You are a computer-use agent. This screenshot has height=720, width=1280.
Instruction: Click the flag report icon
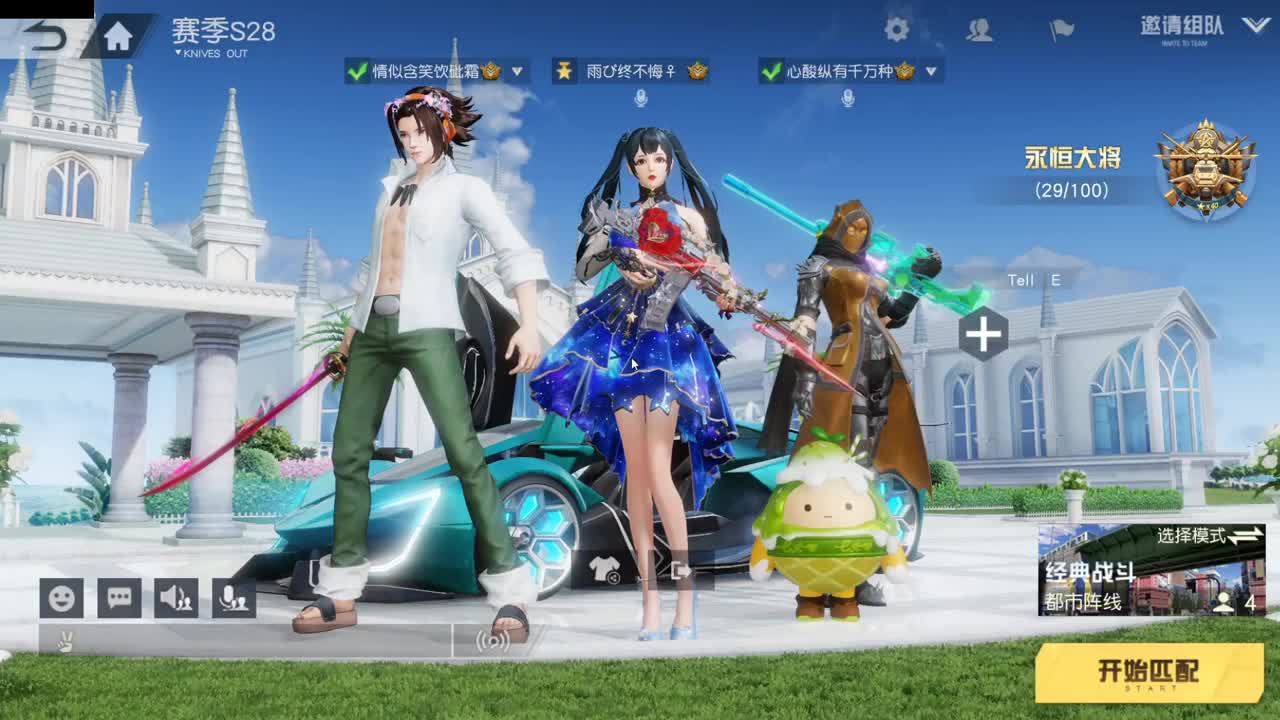point(1062,31)
